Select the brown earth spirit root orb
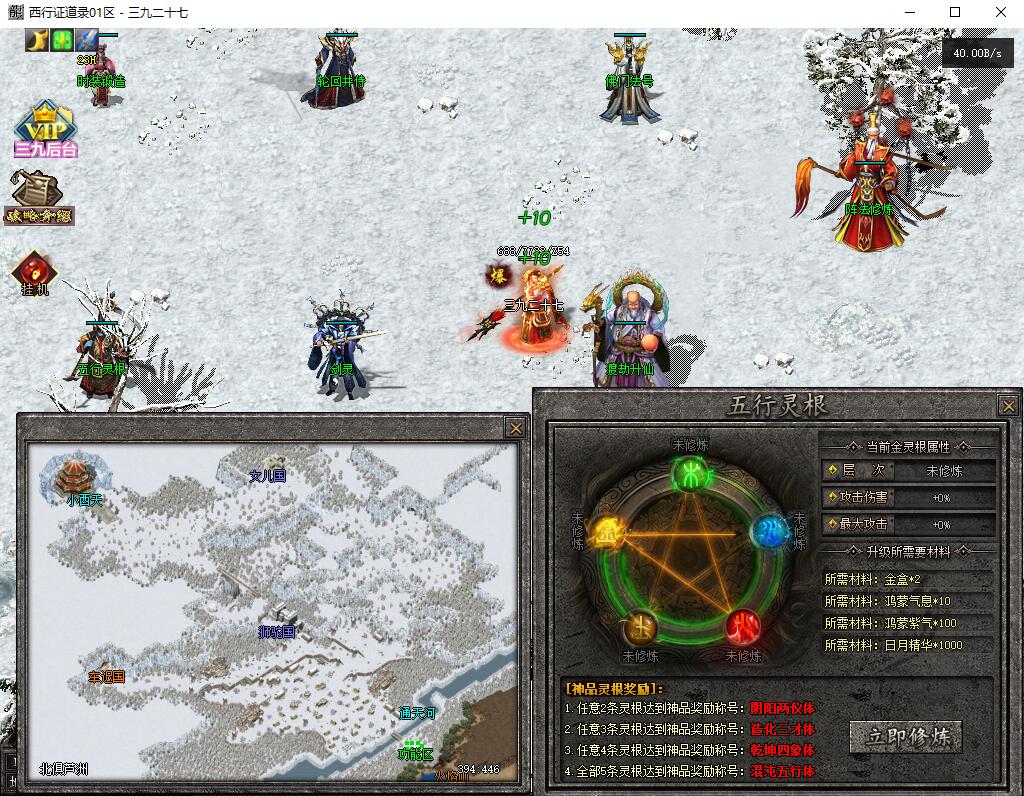This screenshot has height=796, width=1024. point(638,628)
